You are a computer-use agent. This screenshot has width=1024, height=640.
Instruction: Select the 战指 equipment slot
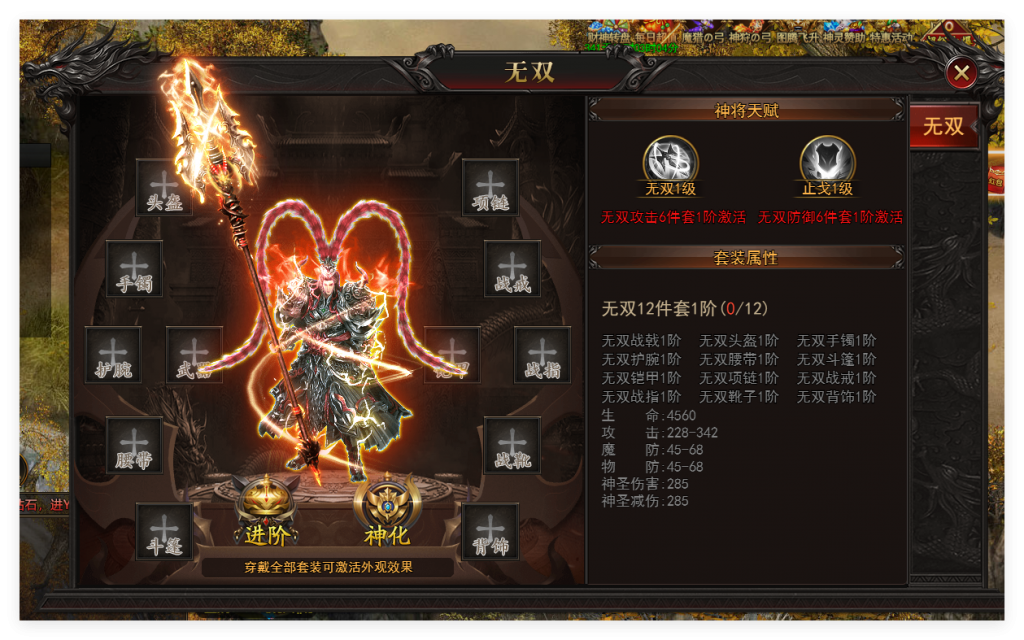[542, 354]
